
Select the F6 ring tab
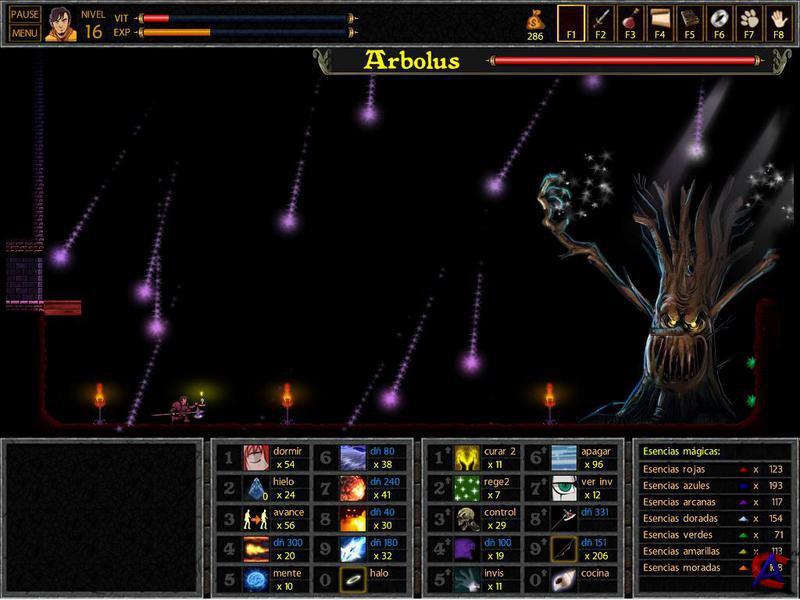(x=719, y=20)
